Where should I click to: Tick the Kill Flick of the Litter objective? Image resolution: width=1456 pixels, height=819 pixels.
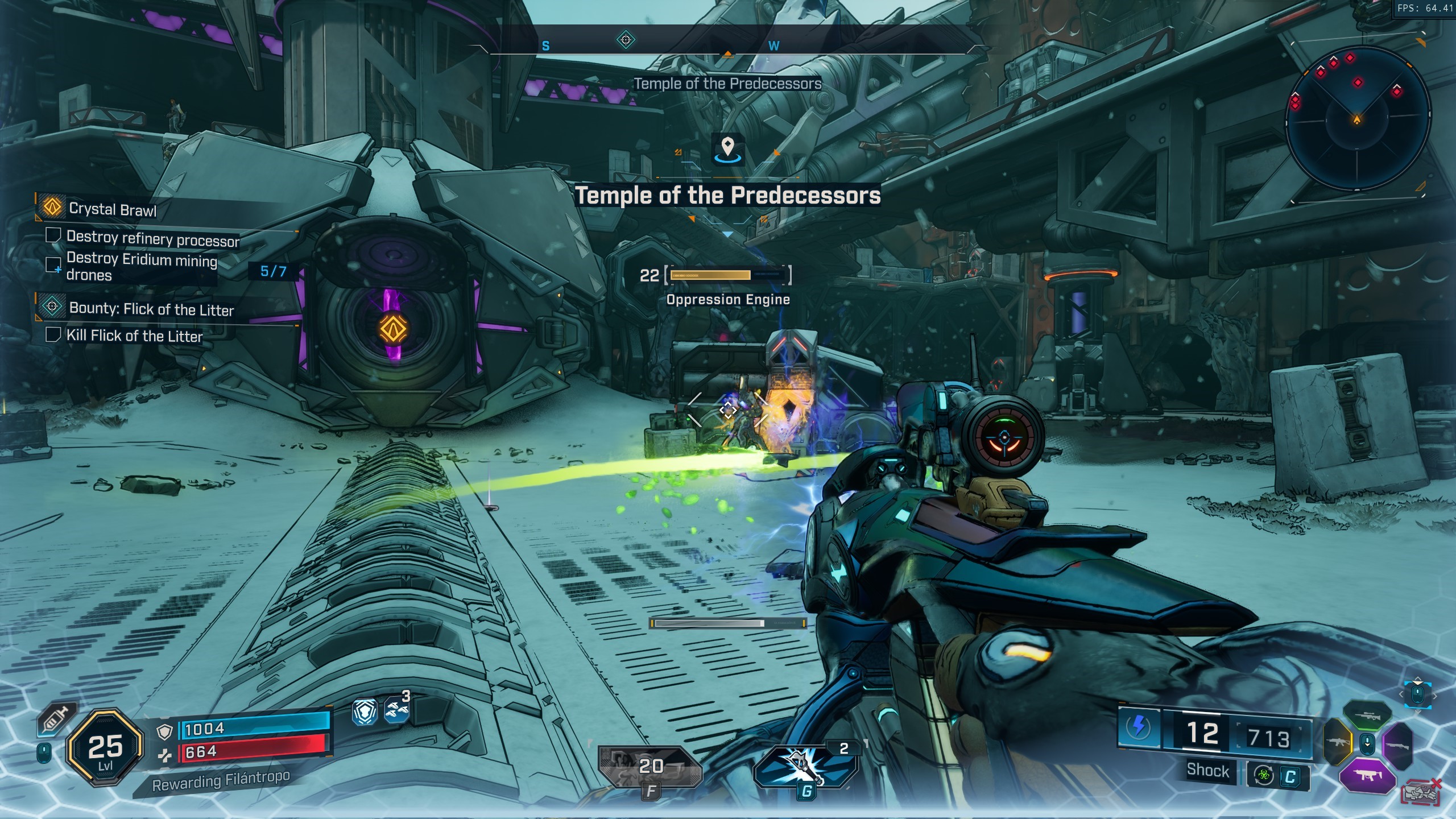coord(53,334)
